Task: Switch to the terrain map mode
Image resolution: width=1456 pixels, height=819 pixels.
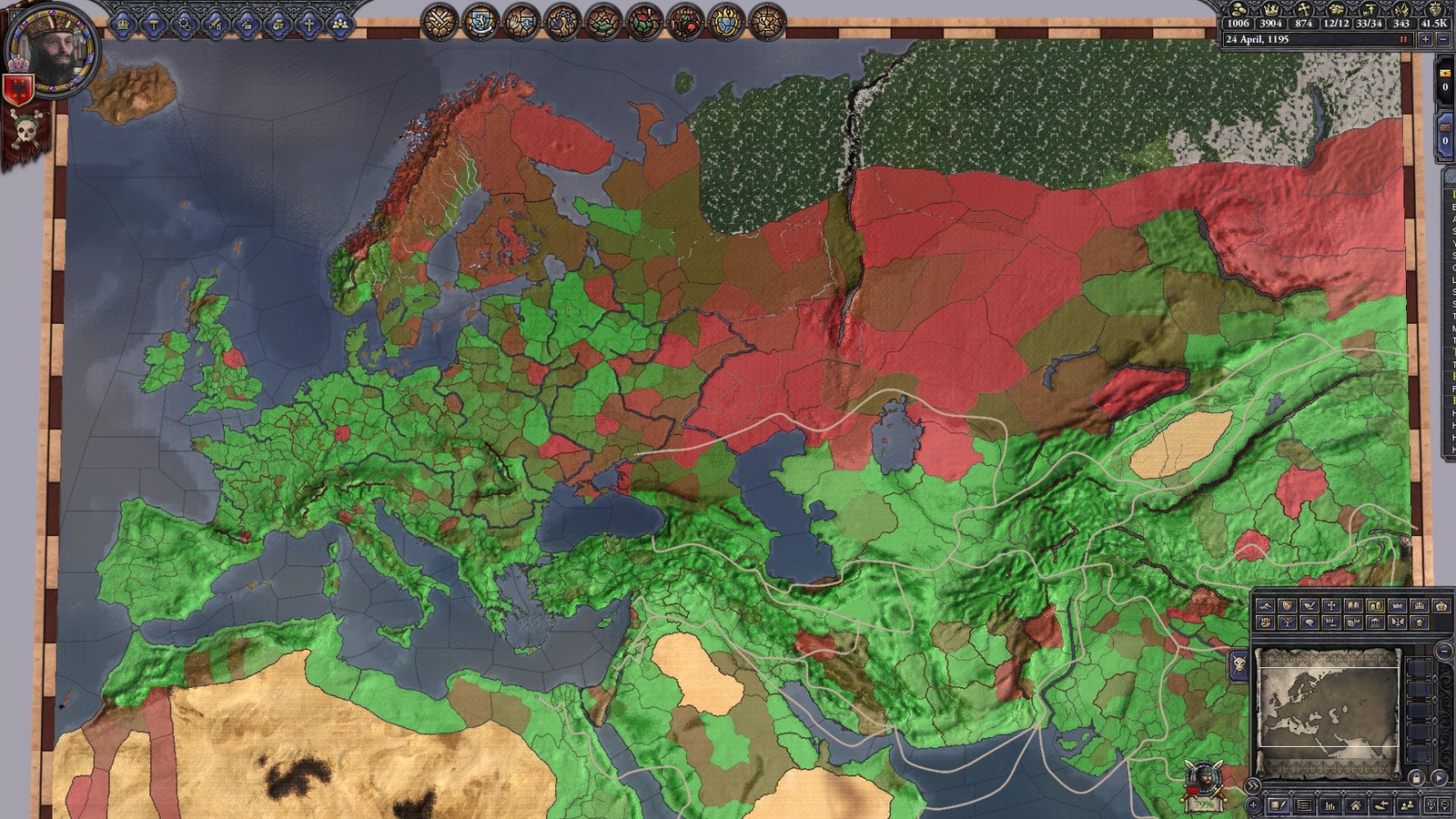Action: pyautogui.click(x=1265, y=606)
